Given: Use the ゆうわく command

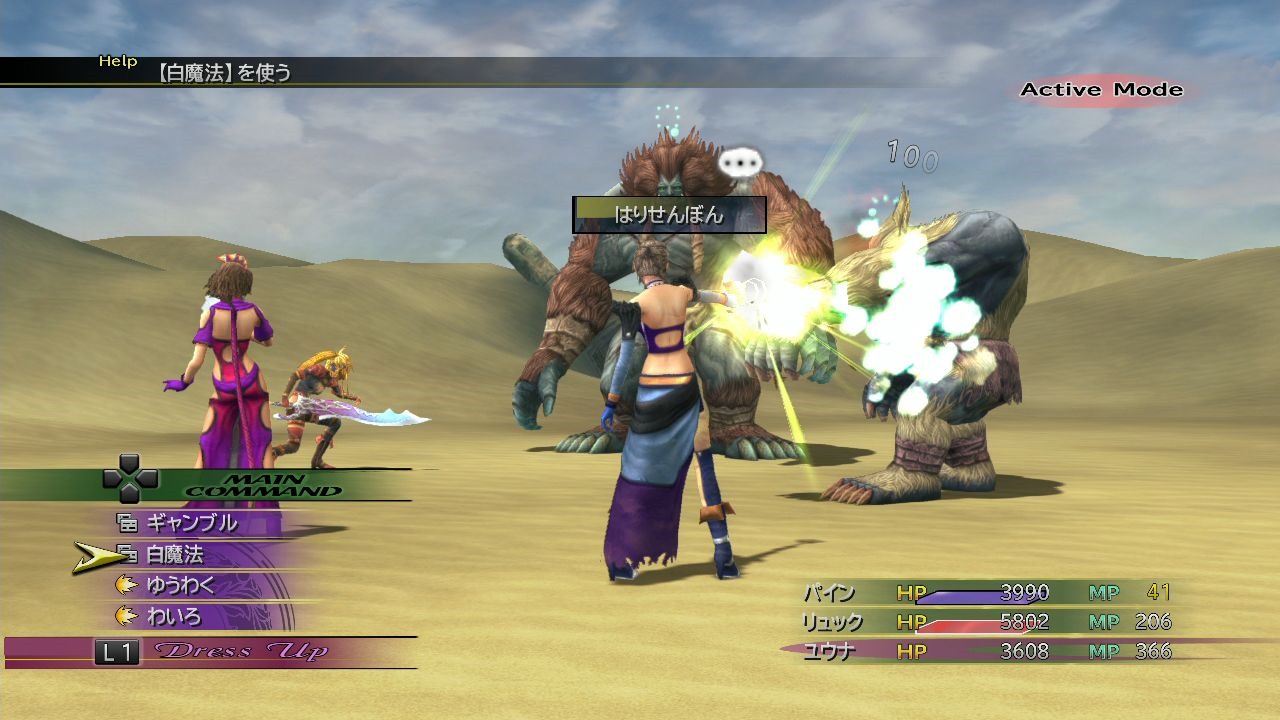Looking at the screenshot, I should (180, 585).
